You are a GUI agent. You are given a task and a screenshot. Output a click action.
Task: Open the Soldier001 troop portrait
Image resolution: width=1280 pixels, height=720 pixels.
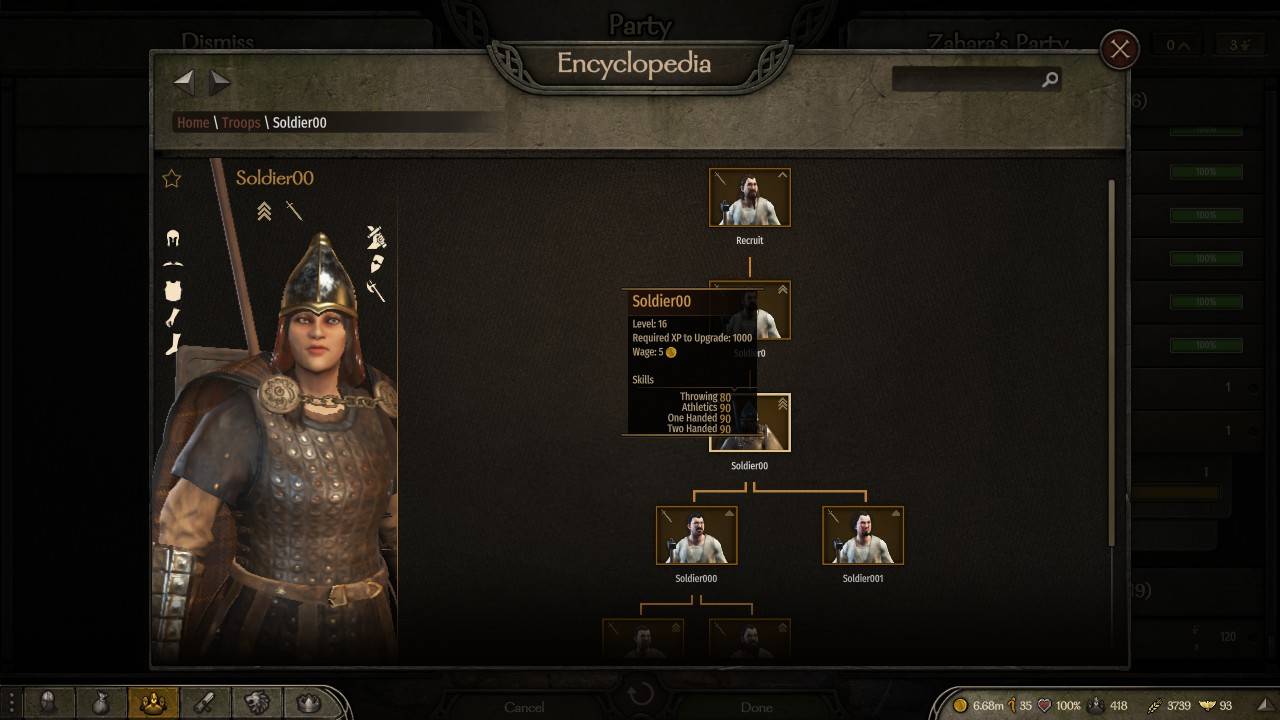[862, 536]
